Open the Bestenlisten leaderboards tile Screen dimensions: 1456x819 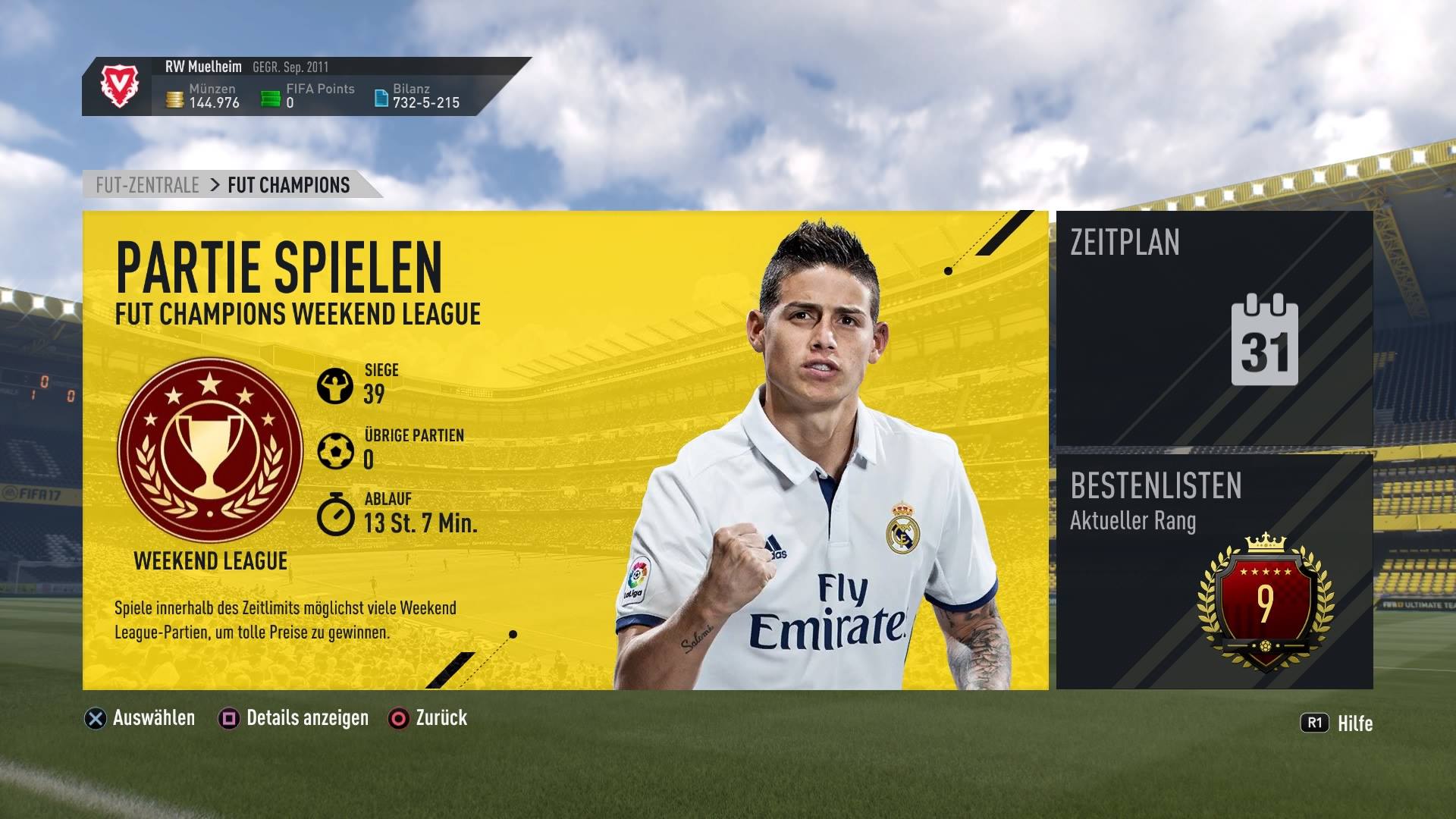point(1214,572)
